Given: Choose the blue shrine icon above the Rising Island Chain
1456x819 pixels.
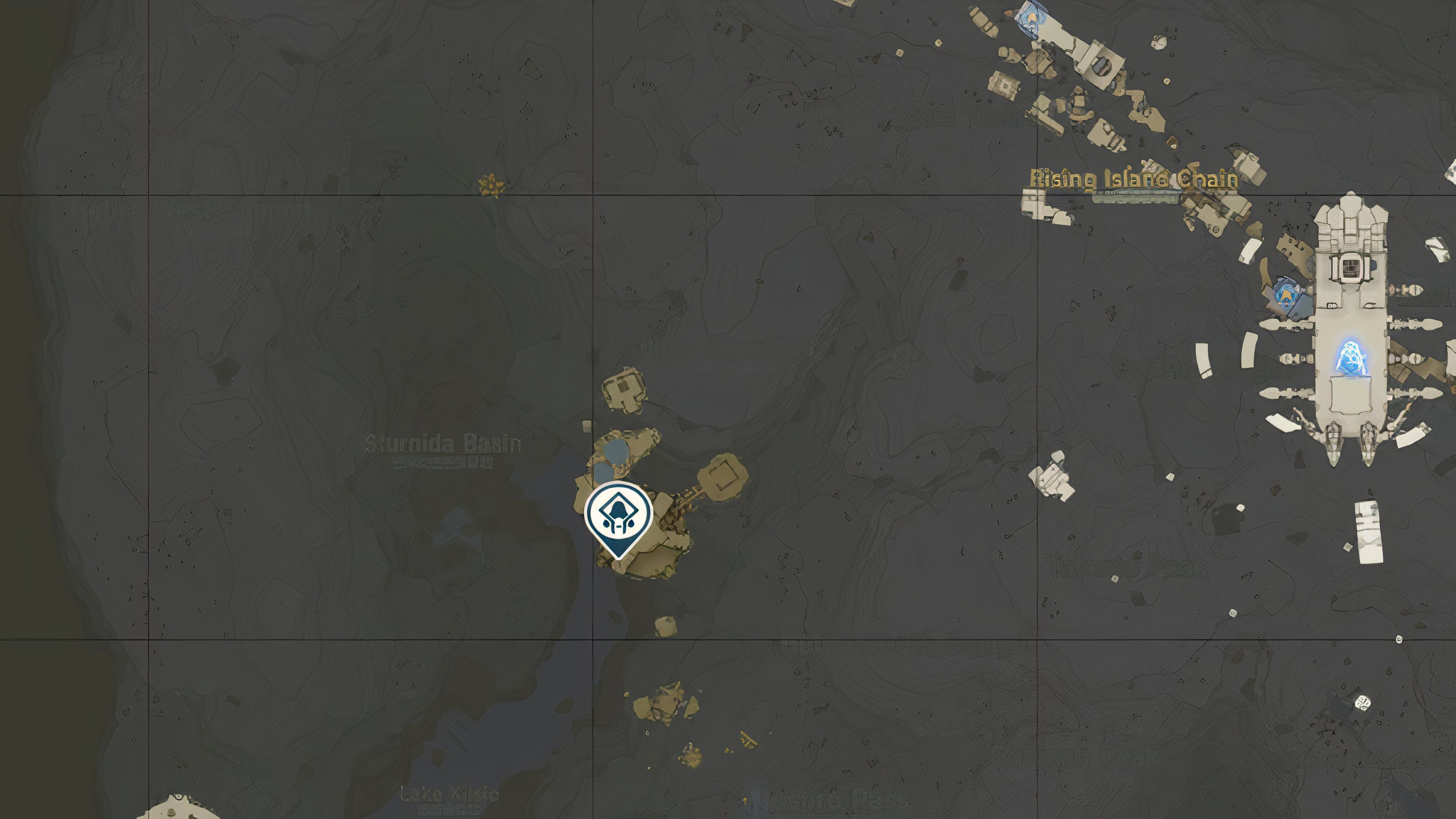Looking at the screenshot, I should pyautogui.click(x=1032, y=14).
